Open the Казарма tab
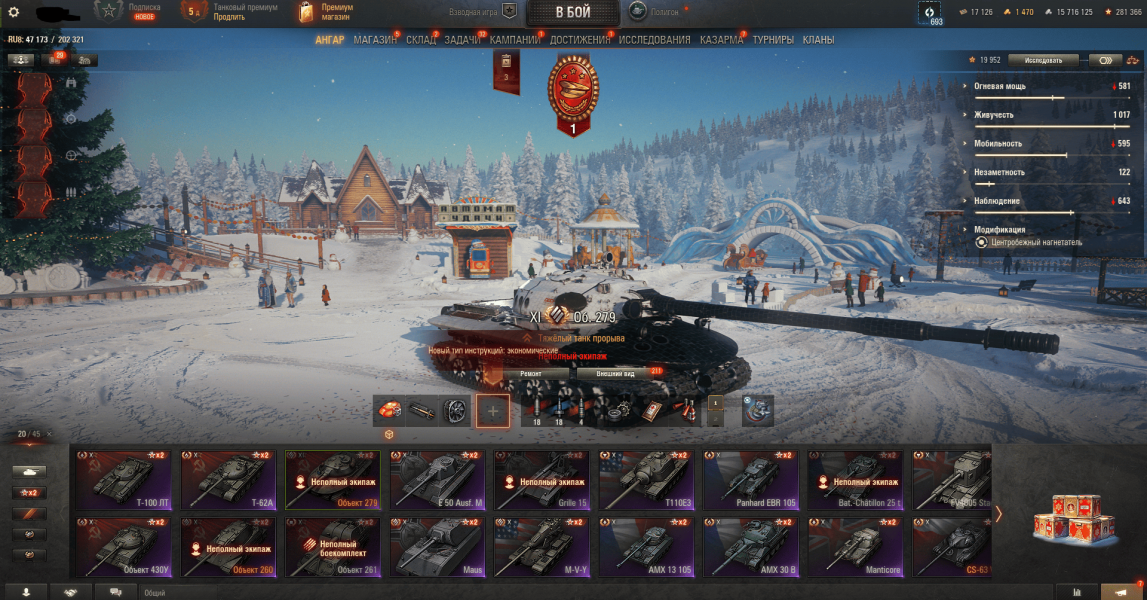This screenshot has height=600, width=1147. click(x=721, y=40)
